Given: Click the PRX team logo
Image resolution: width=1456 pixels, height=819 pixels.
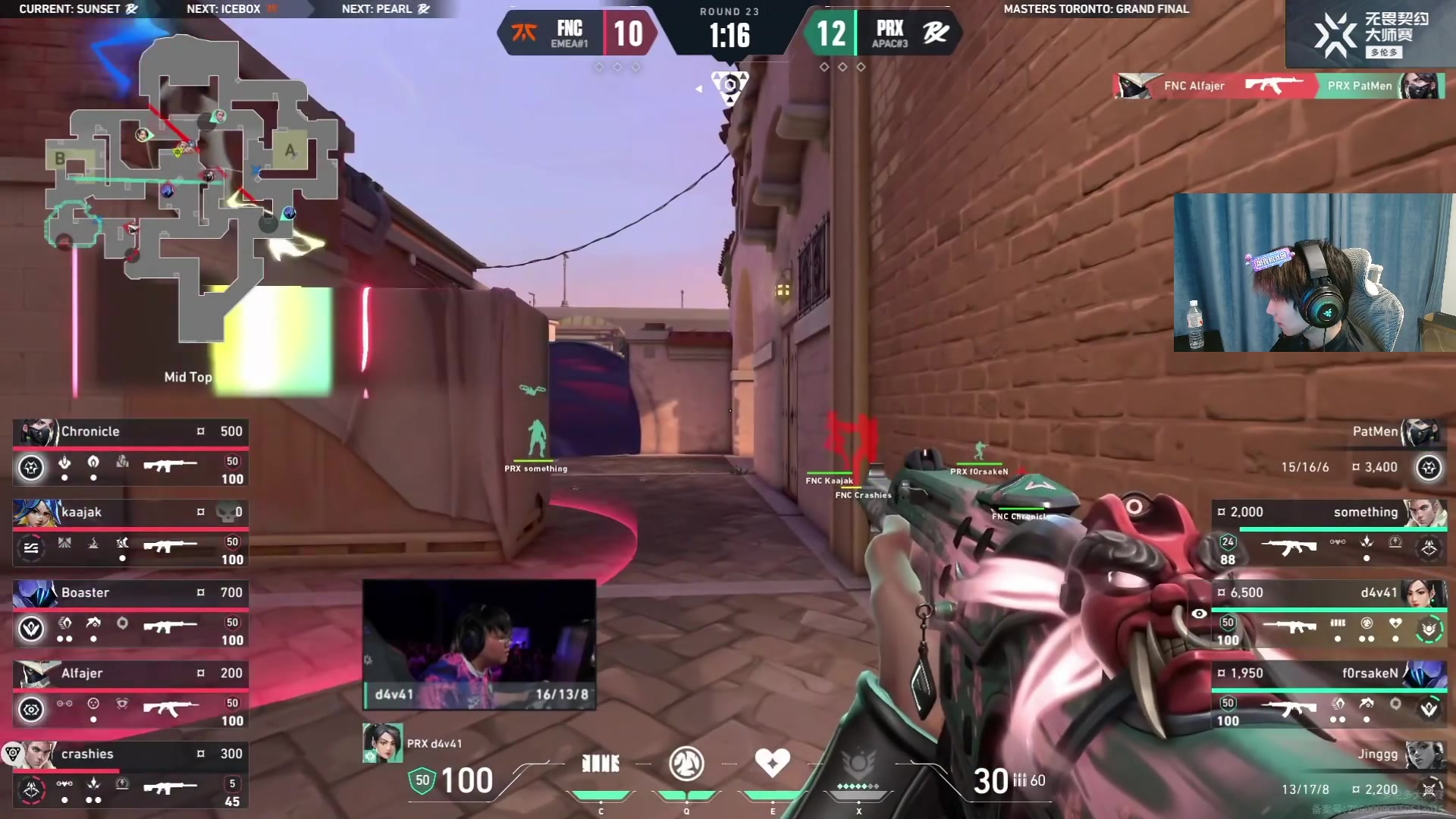Looking at the screenshot, I should (x=935, y=33).
